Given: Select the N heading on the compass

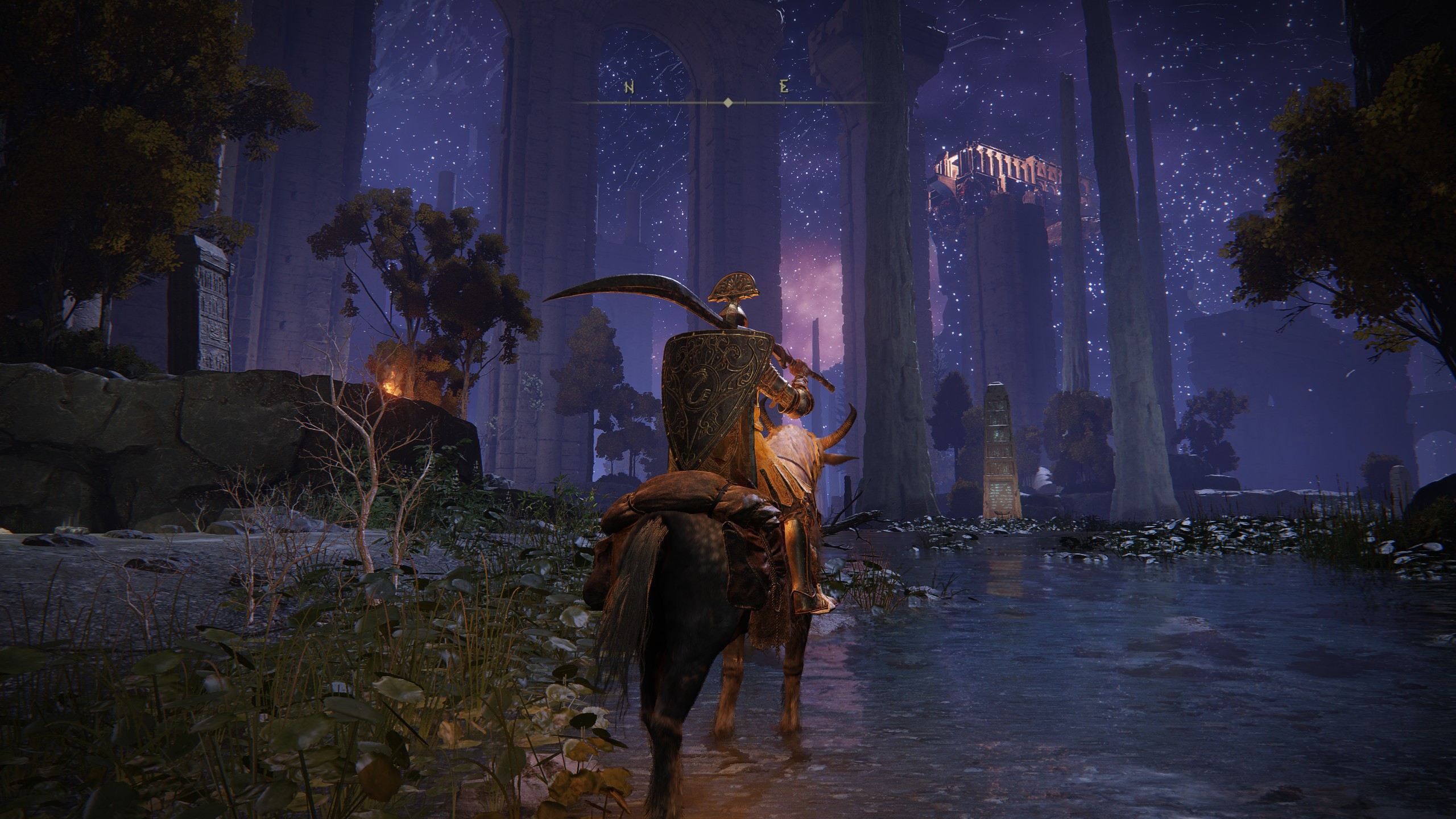Looking at the screenshot, I should click(630, 87).
